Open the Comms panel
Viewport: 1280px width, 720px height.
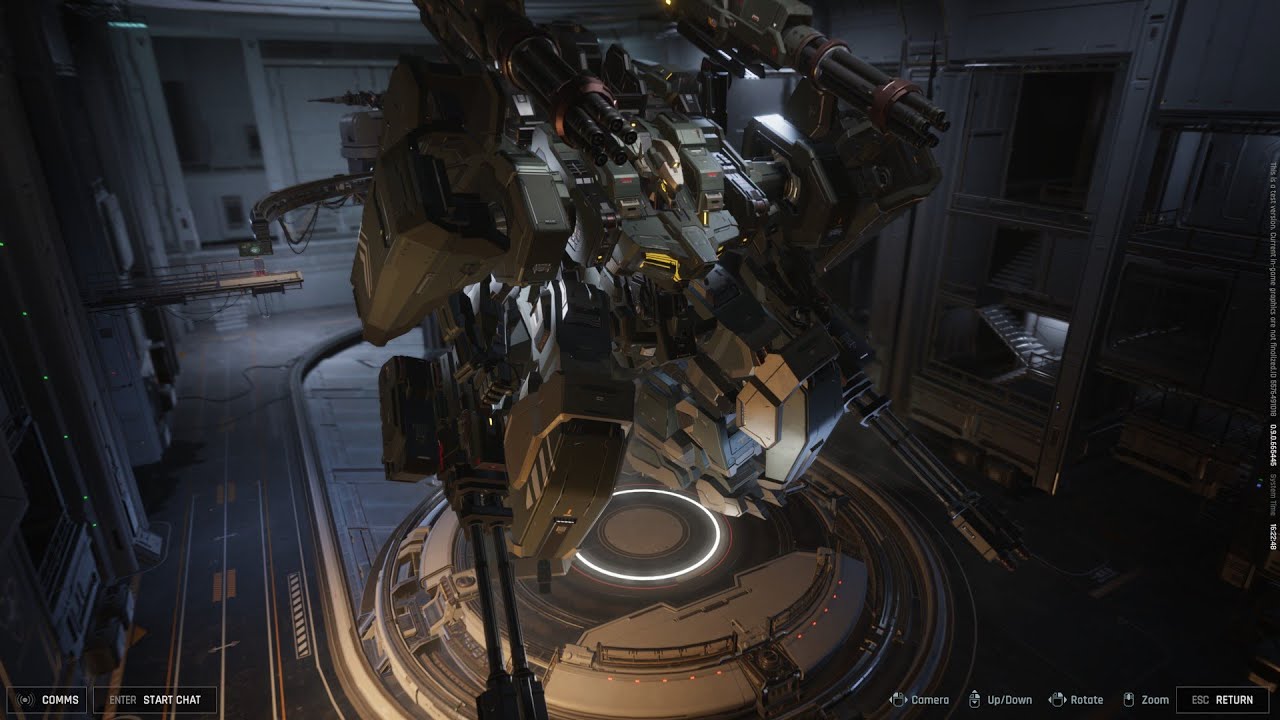[x=47, y=700]
